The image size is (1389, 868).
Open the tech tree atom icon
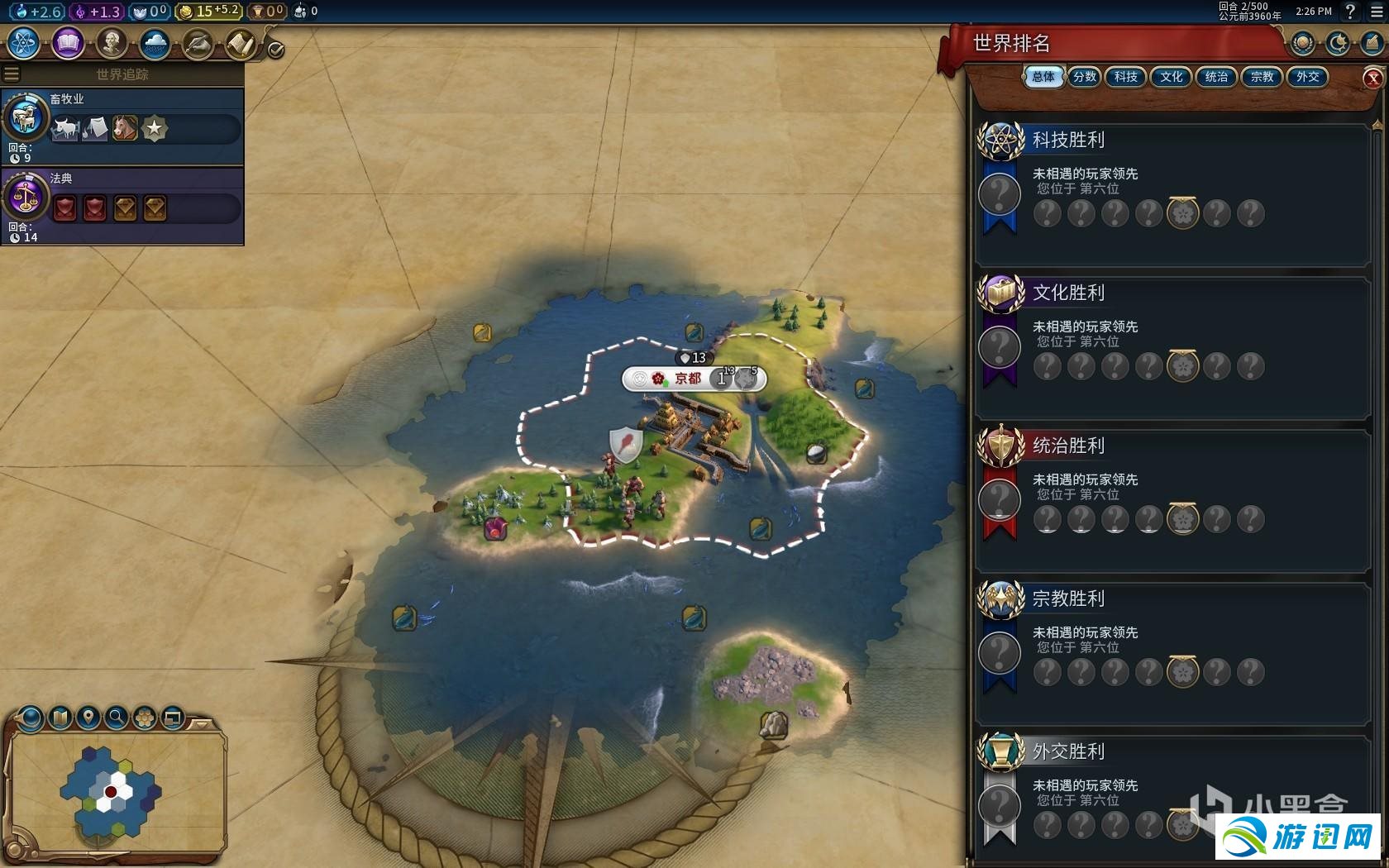click(x=24, y=42)
